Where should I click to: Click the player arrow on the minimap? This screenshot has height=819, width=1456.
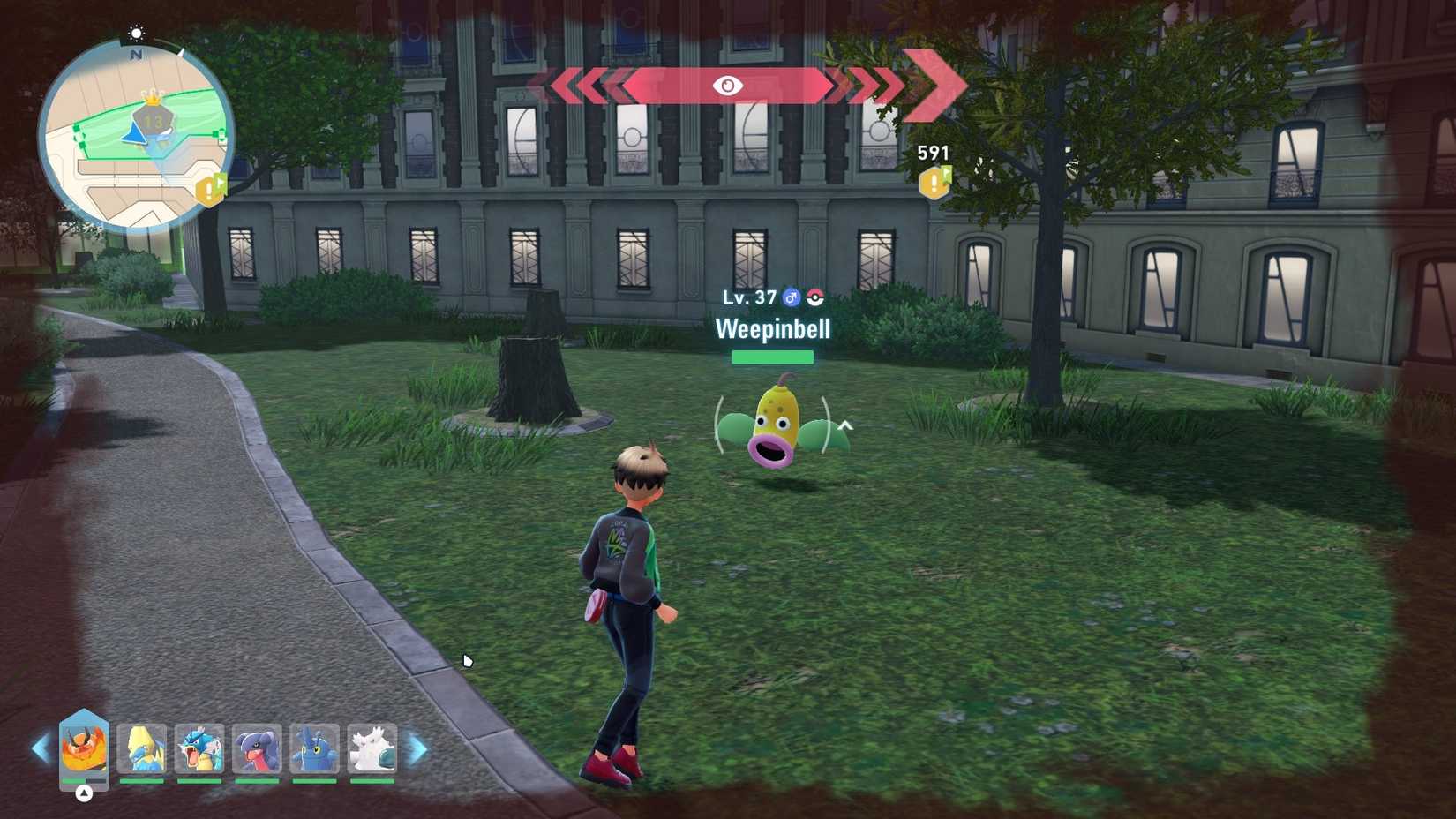point(133,135)
